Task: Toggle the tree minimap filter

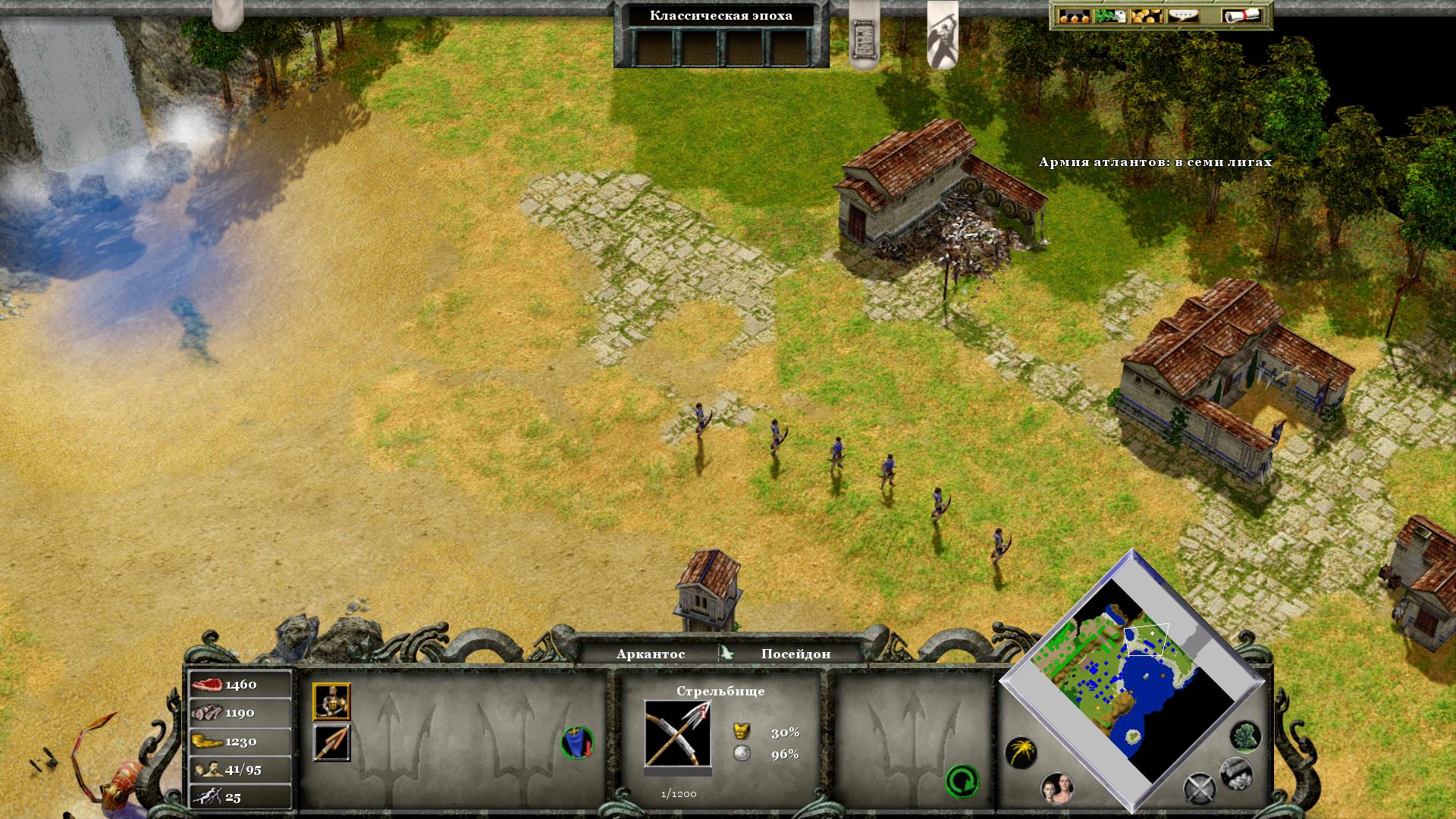Action: point(1244,736)
